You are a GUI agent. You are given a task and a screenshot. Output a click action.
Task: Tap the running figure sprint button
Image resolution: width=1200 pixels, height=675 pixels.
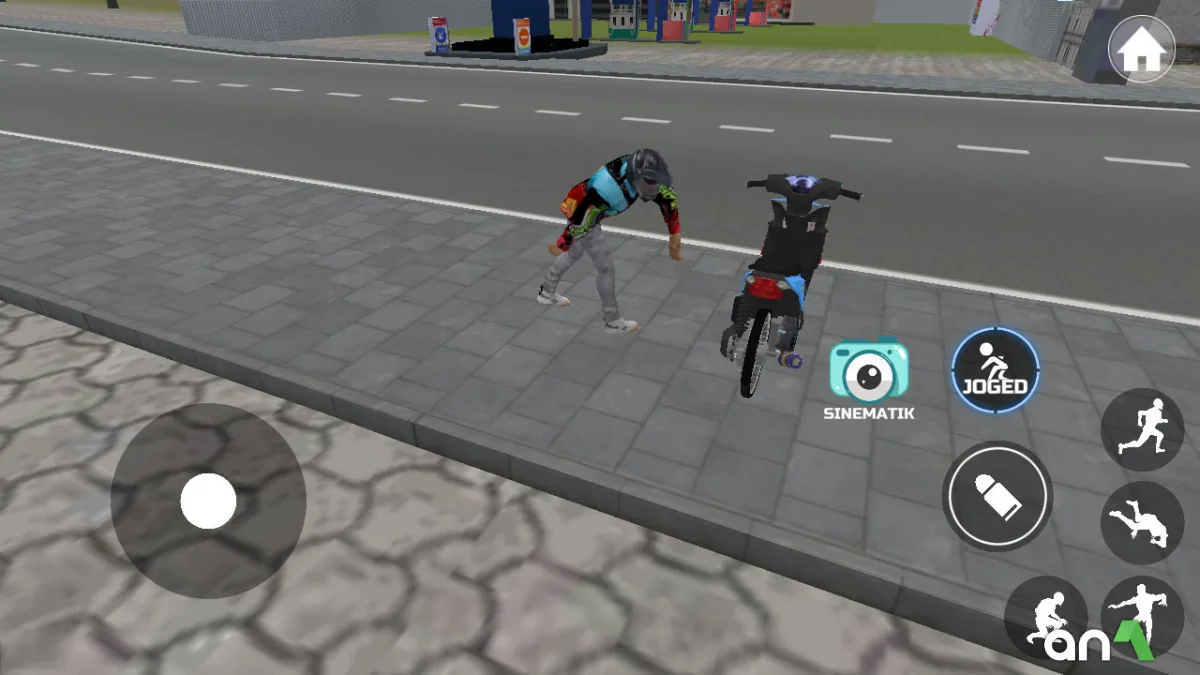1142,429
